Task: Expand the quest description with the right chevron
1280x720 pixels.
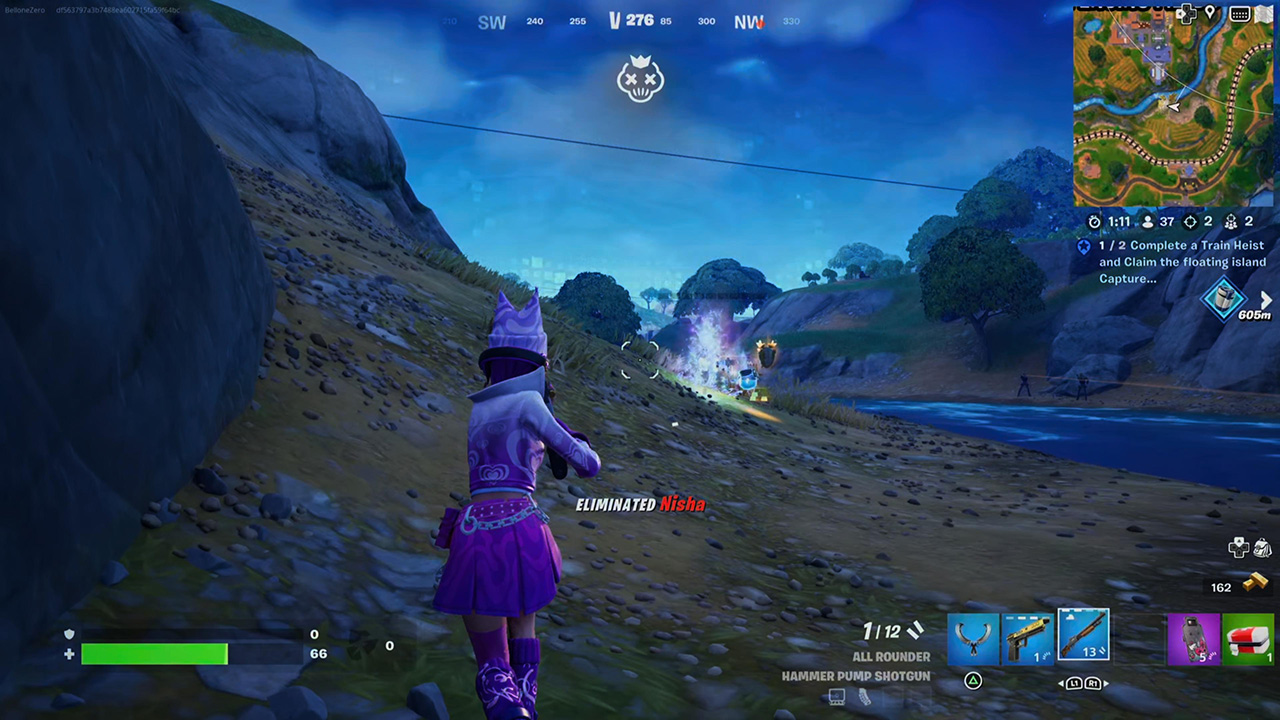Action: click(1266, 299)
